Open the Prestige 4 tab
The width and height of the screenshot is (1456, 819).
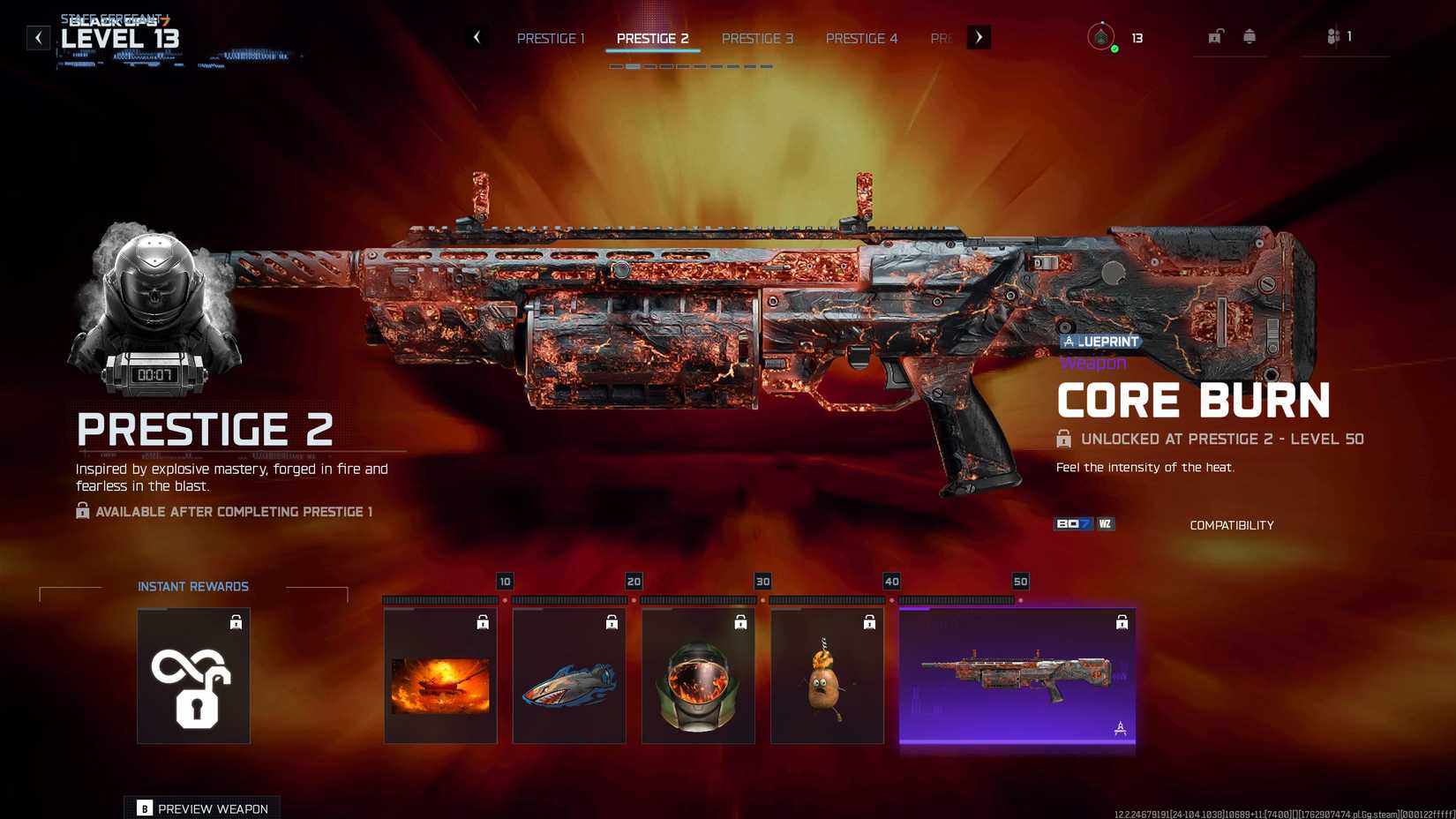(x=861, y=38)
